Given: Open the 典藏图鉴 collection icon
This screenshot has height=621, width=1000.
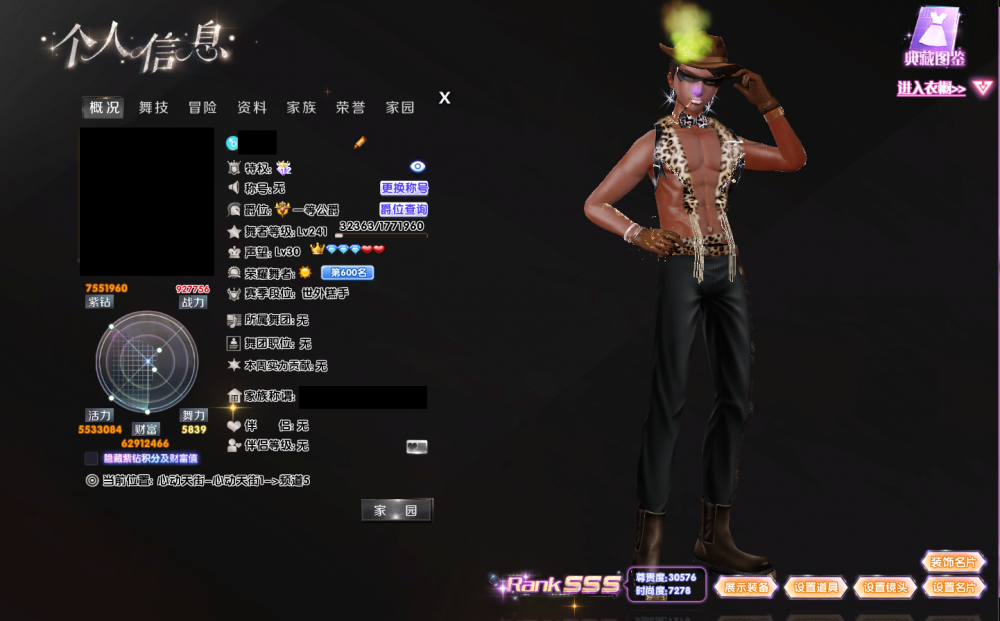Looking at the screenshot, I should tap(934, 36).
